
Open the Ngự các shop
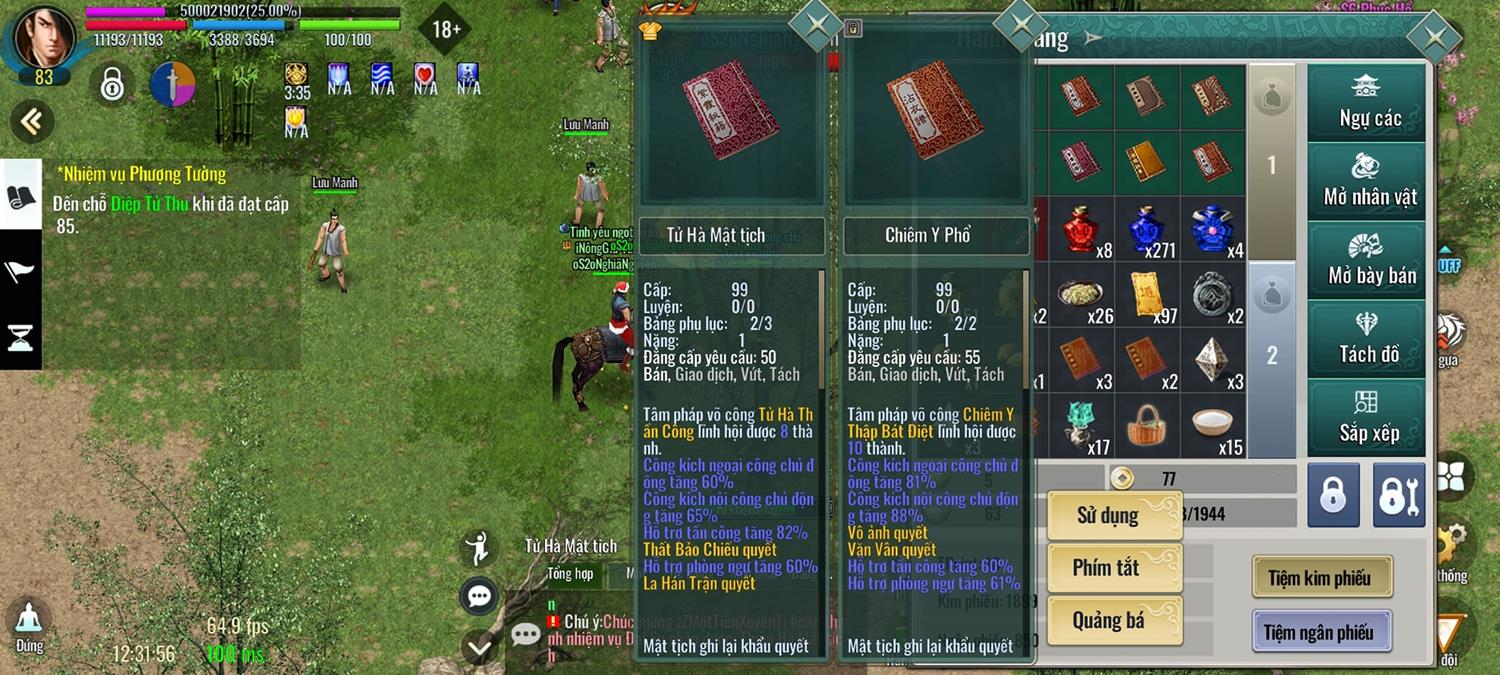1367,102
